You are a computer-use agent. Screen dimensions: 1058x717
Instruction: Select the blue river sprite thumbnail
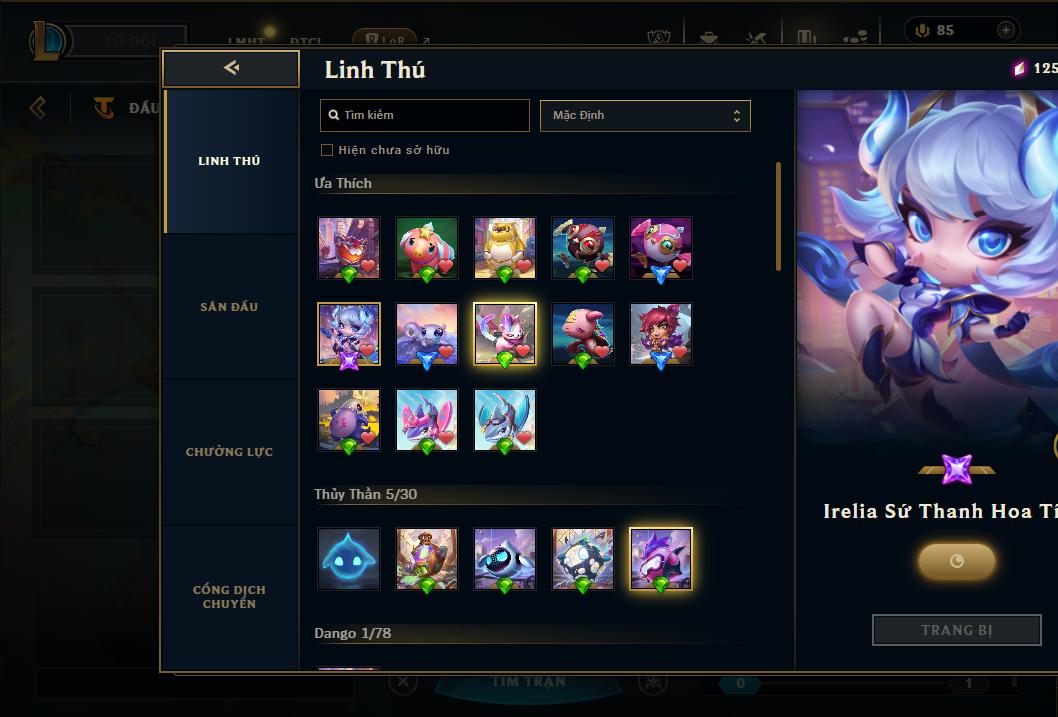pos(349,558)
